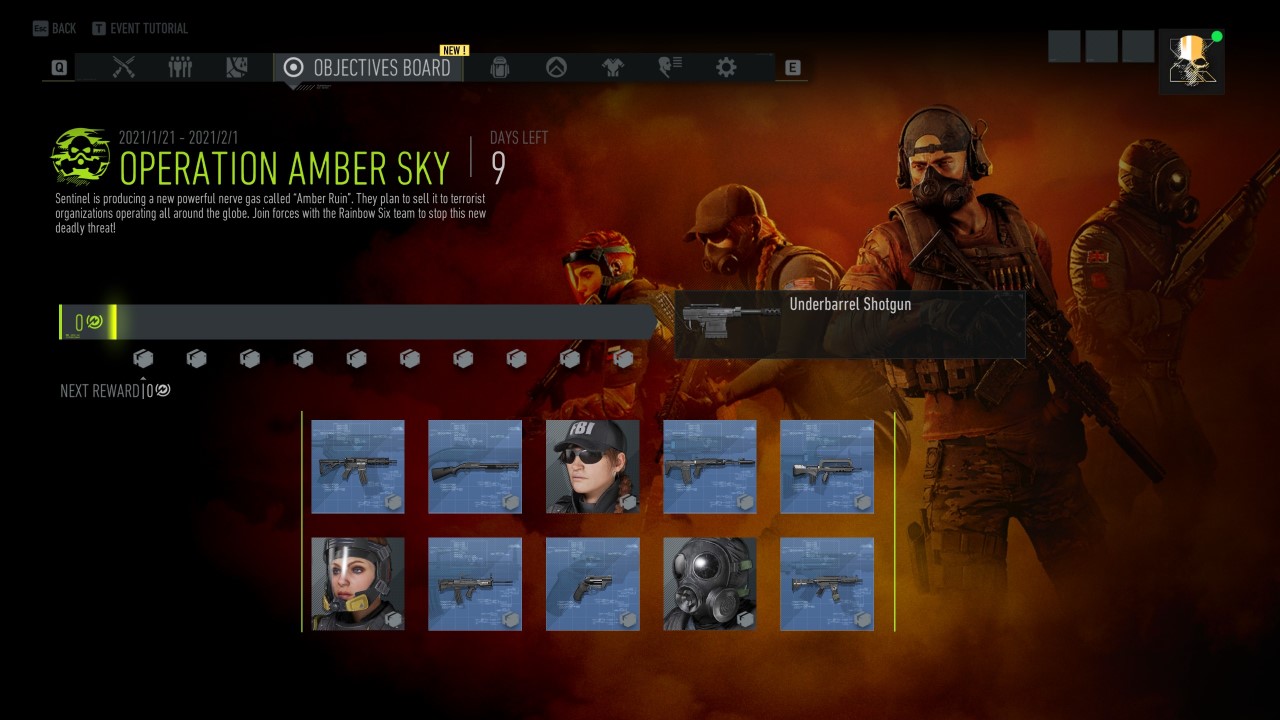Viewport: 1280px width, 720px height.
Task: Click the Operation Amber Sky skull emblem
Action: (x=78, y=156)
